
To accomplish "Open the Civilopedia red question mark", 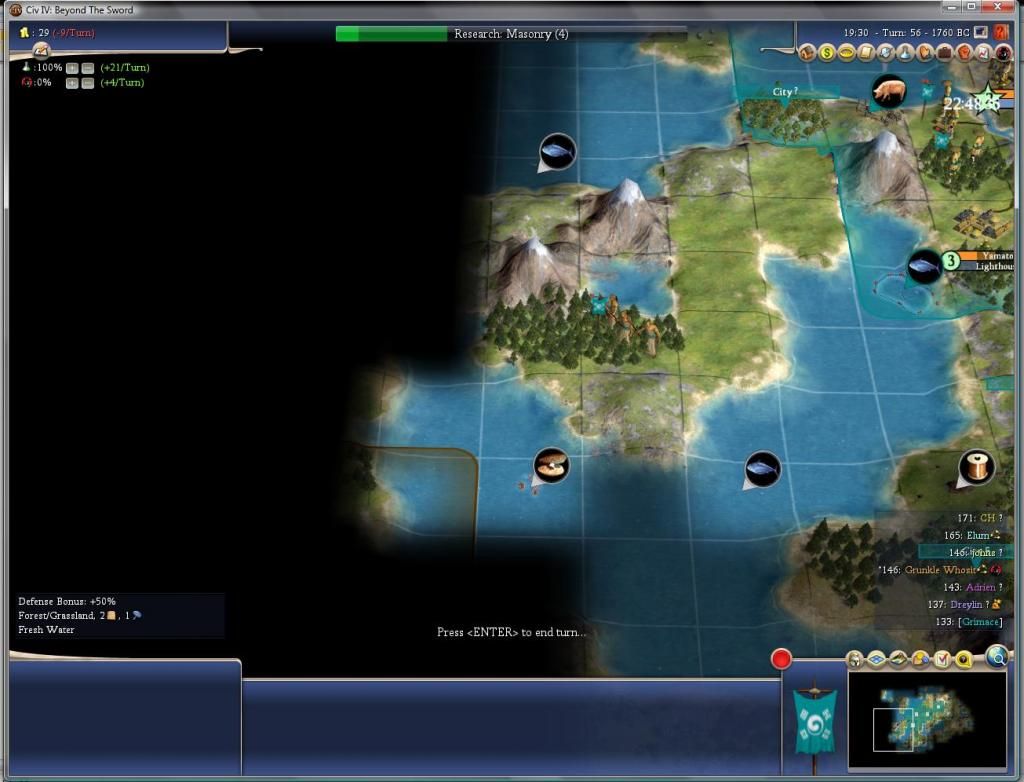I will tap(985, 53).
